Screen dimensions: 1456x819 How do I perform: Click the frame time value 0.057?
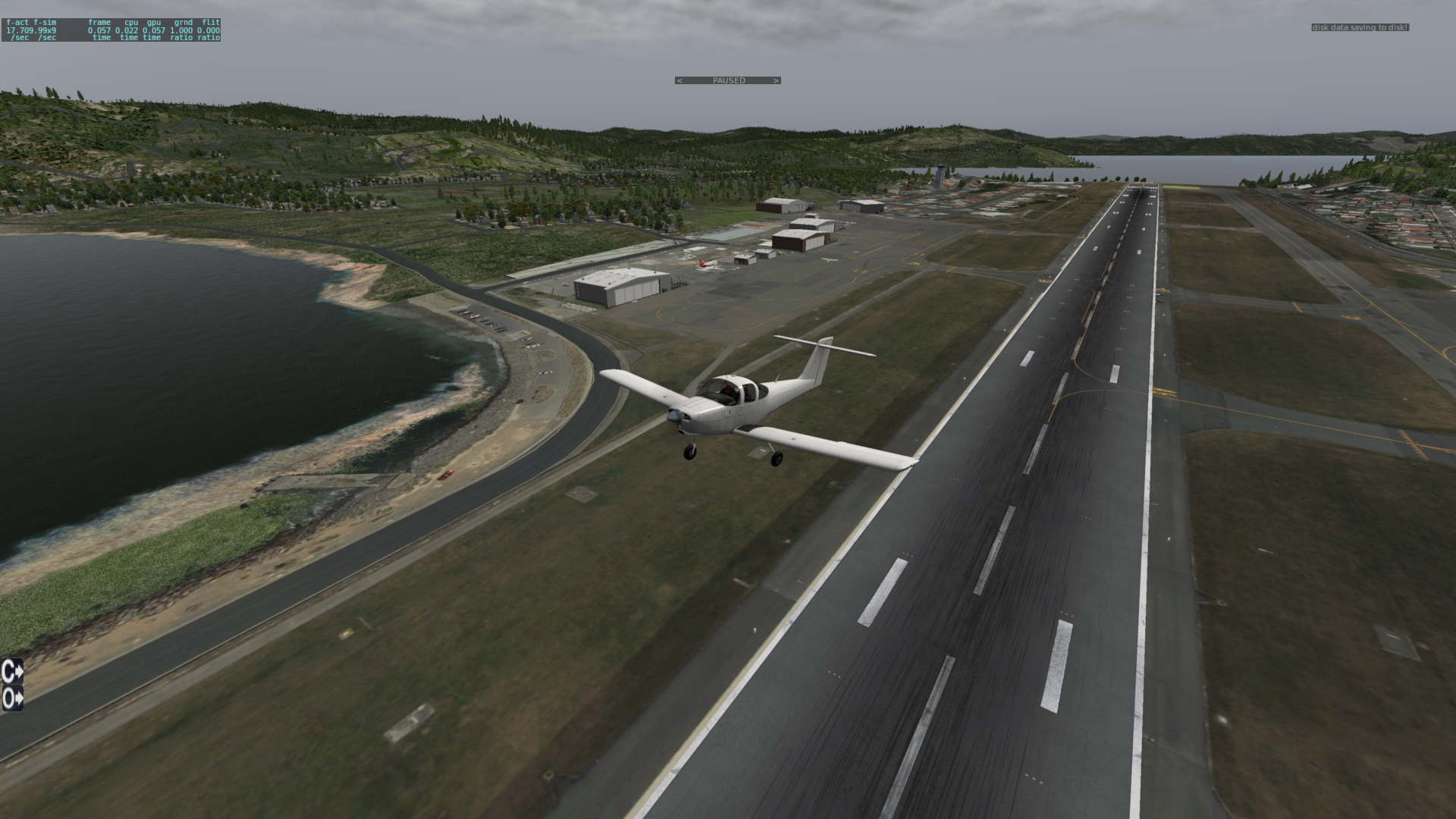[99, 30]
